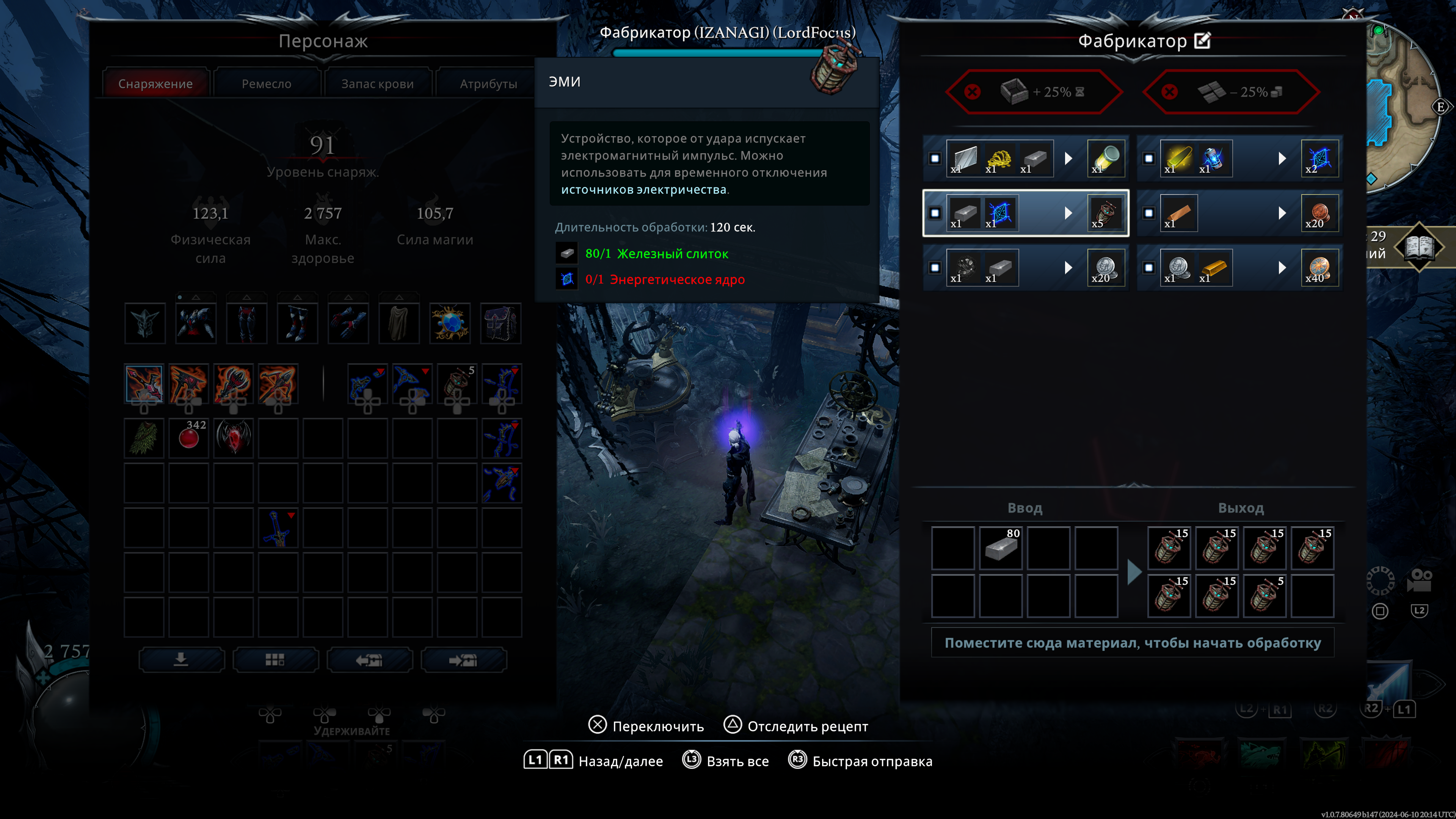Switch to the Ремесло tab
This screenshot has width=1456, height=819.
coord(266,84)
